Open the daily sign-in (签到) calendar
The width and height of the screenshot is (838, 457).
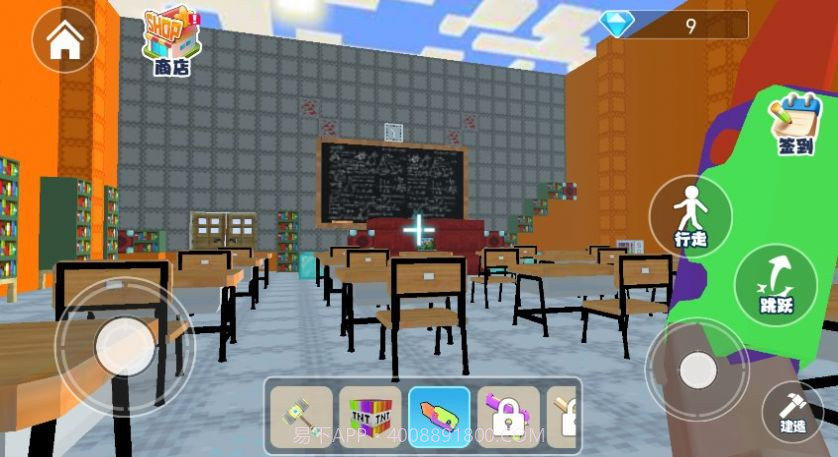point(794,124)
